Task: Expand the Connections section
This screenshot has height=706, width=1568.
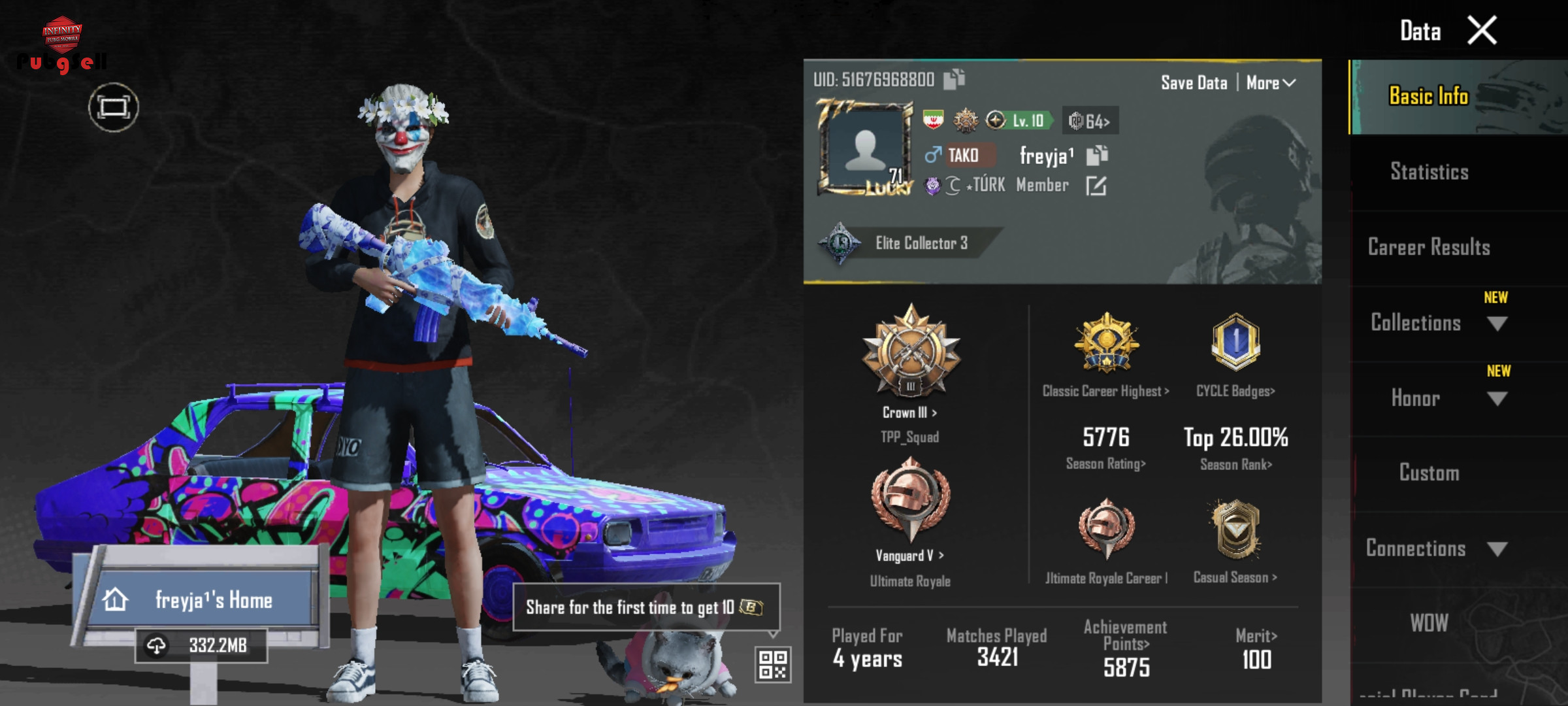Action: (x=1497, y=549)
